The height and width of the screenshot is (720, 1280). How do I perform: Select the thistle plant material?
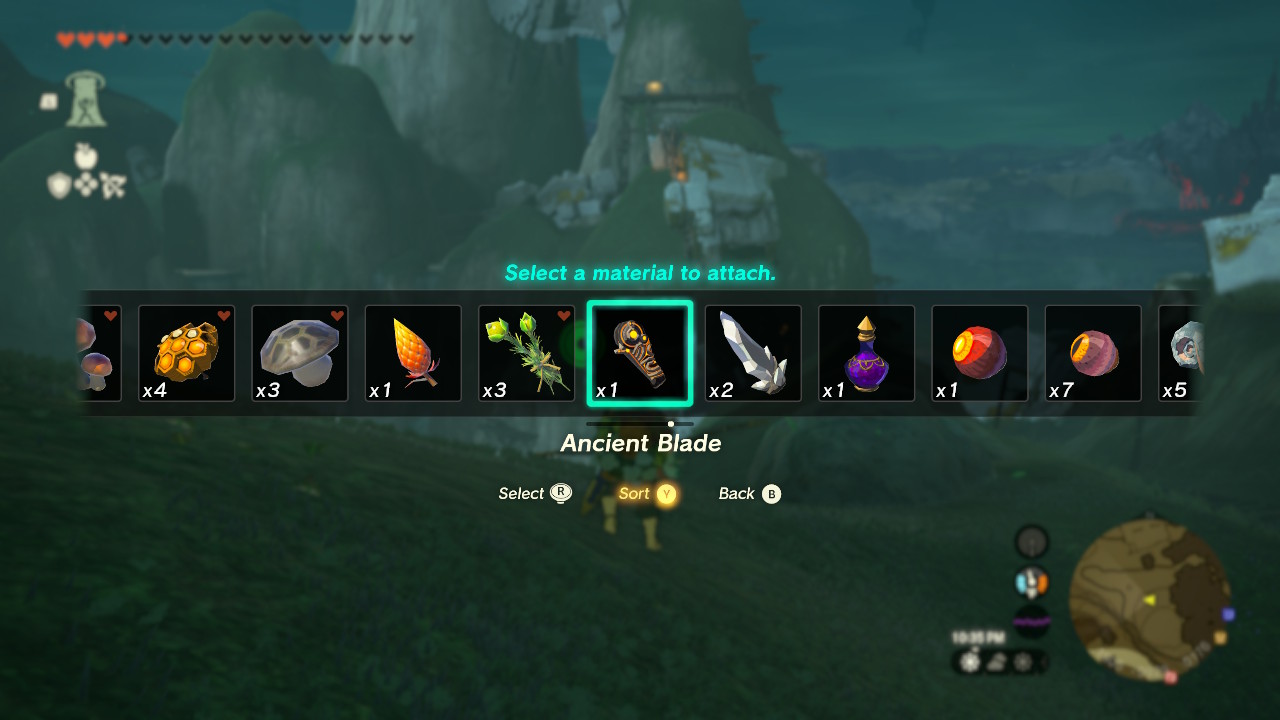pos(526,353)
